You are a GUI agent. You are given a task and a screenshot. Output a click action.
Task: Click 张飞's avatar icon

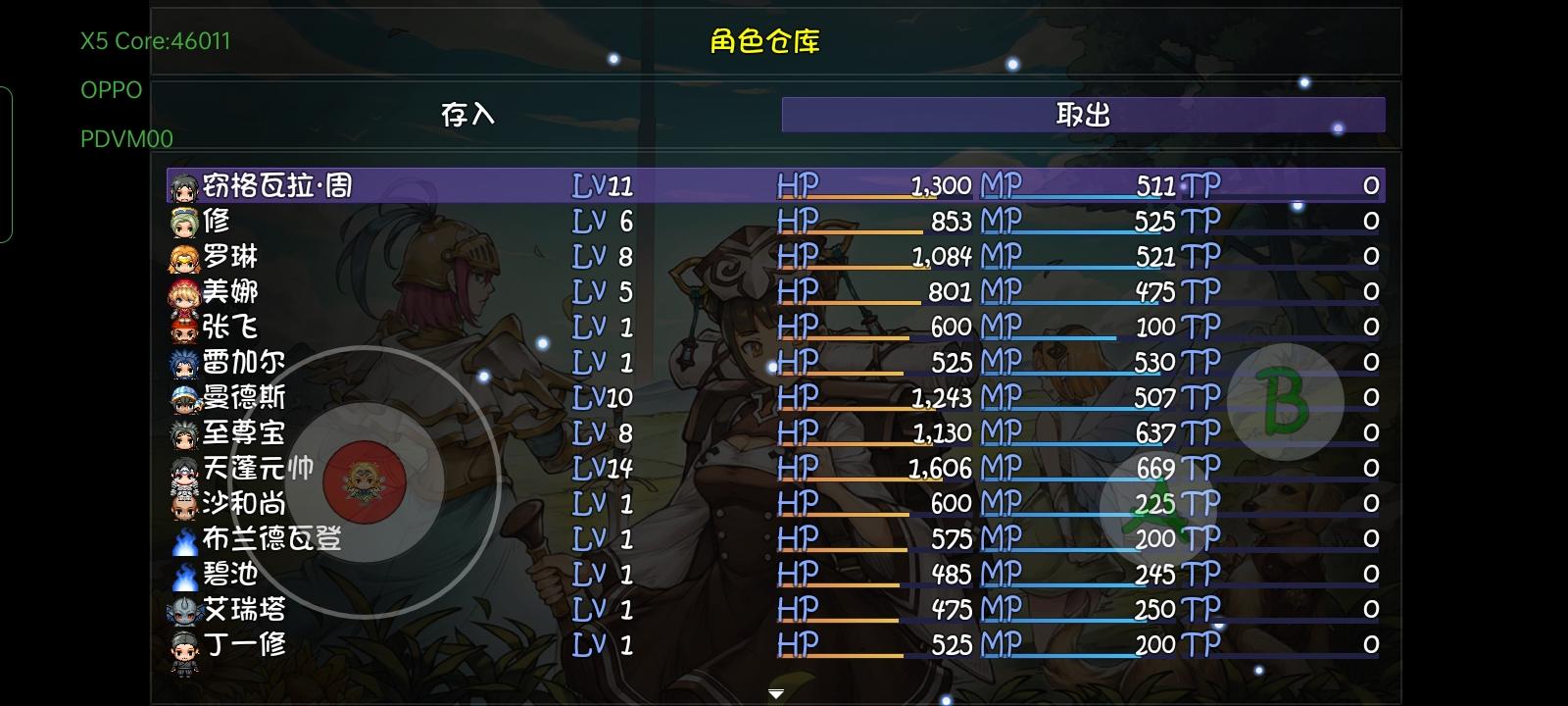click(181, 328)
